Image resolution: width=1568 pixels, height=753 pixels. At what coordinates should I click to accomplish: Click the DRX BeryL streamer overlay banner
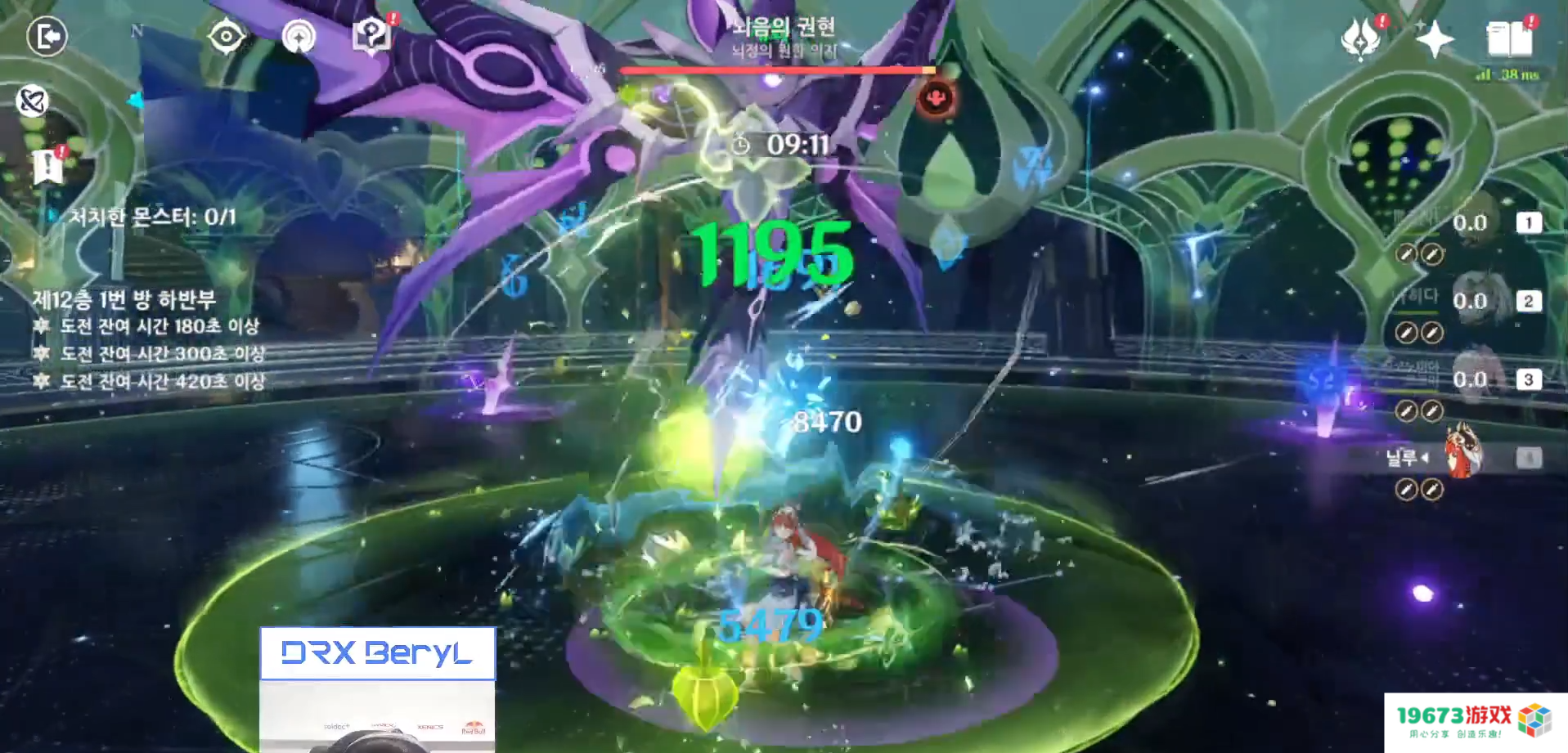click(377, 653)
